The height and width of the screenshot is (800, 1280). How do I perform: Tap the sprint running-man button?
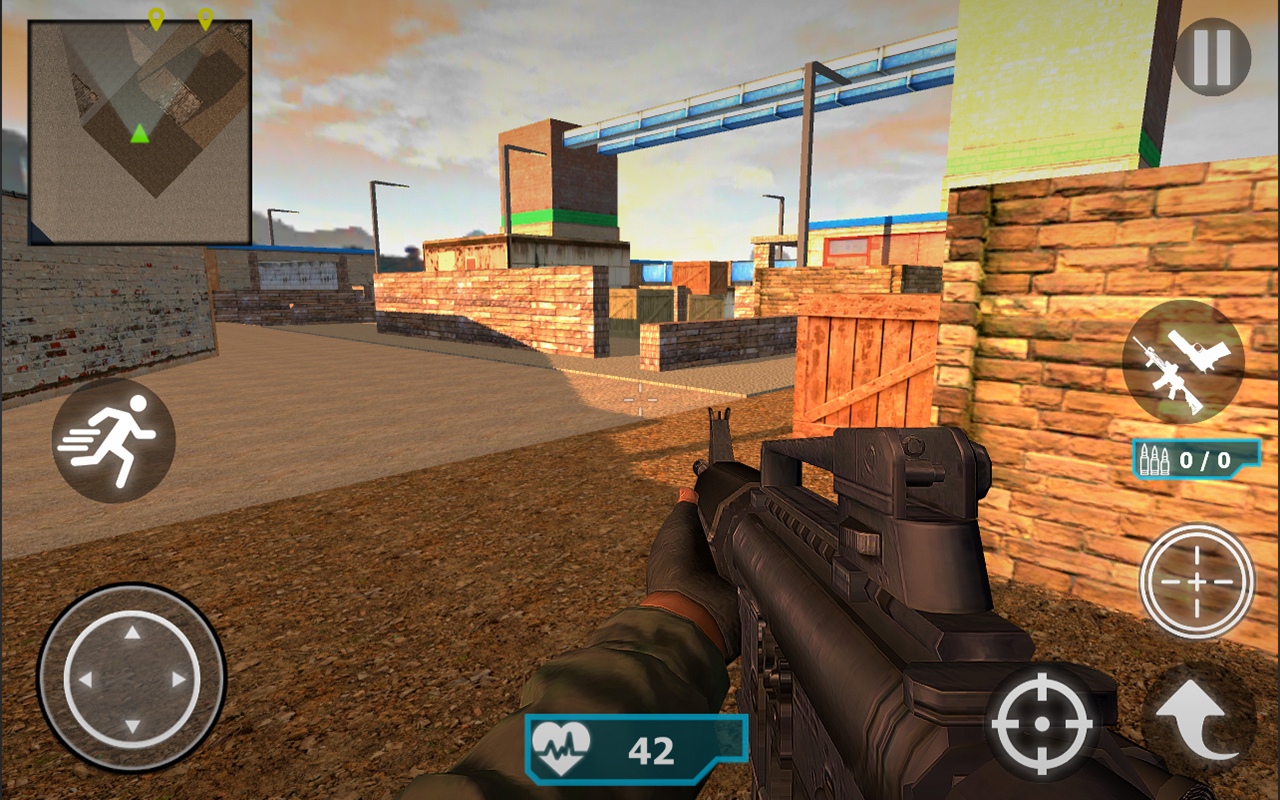click(114, 440)
